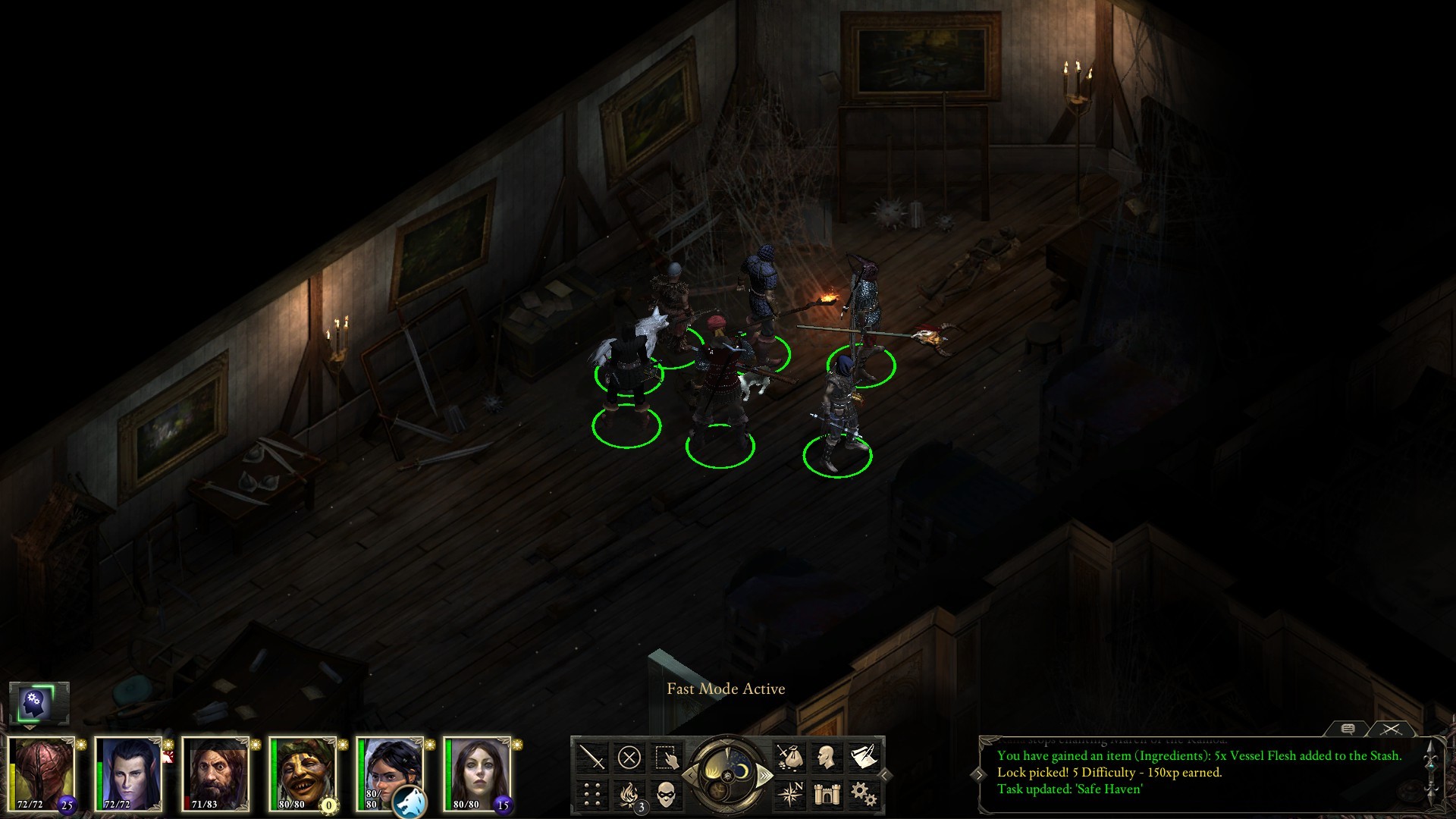
Task: Toggle the party AI head-with-gears button
Action: pos(35,704)
